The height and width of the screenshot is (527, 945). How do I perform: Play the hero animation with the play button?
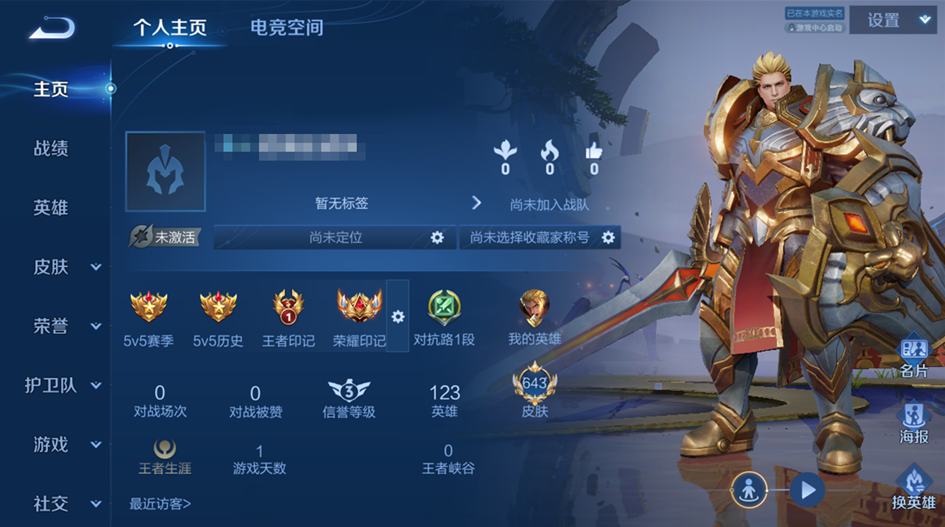pos(806,490)
